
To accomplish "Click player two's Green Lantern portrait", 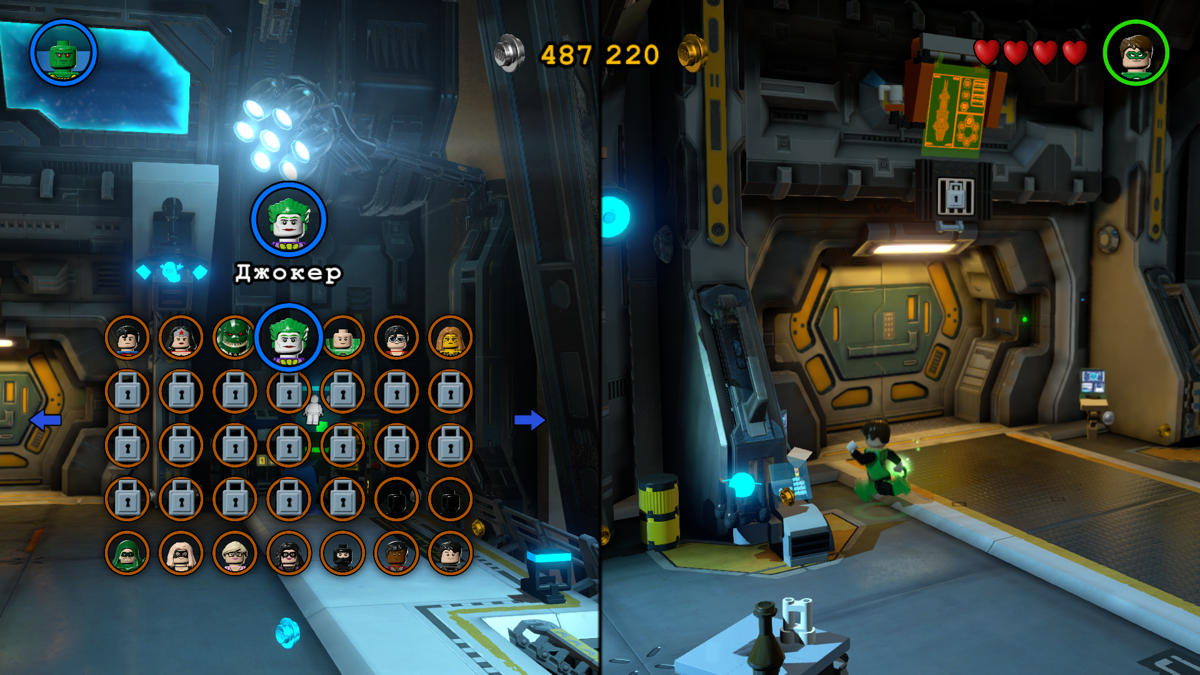I will [1136, 53].
